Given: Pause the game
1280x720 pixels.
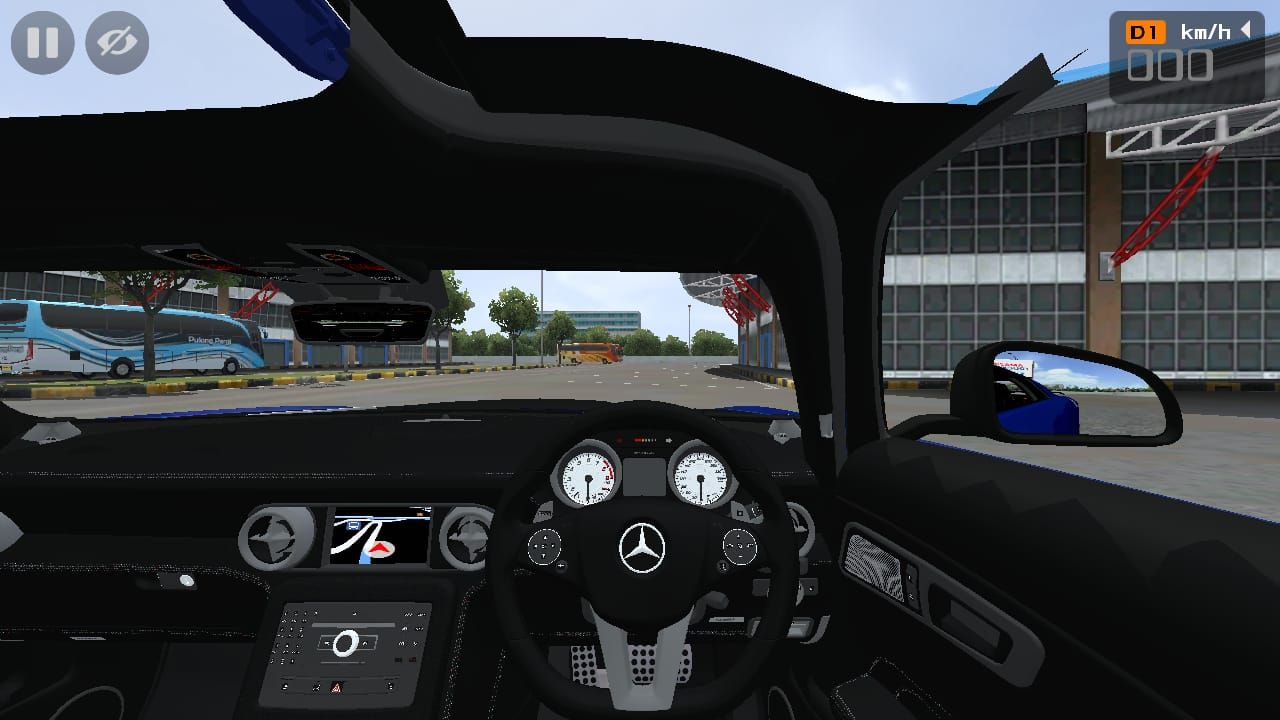Looking at the screenshot, I should click(x=43, y=43).
